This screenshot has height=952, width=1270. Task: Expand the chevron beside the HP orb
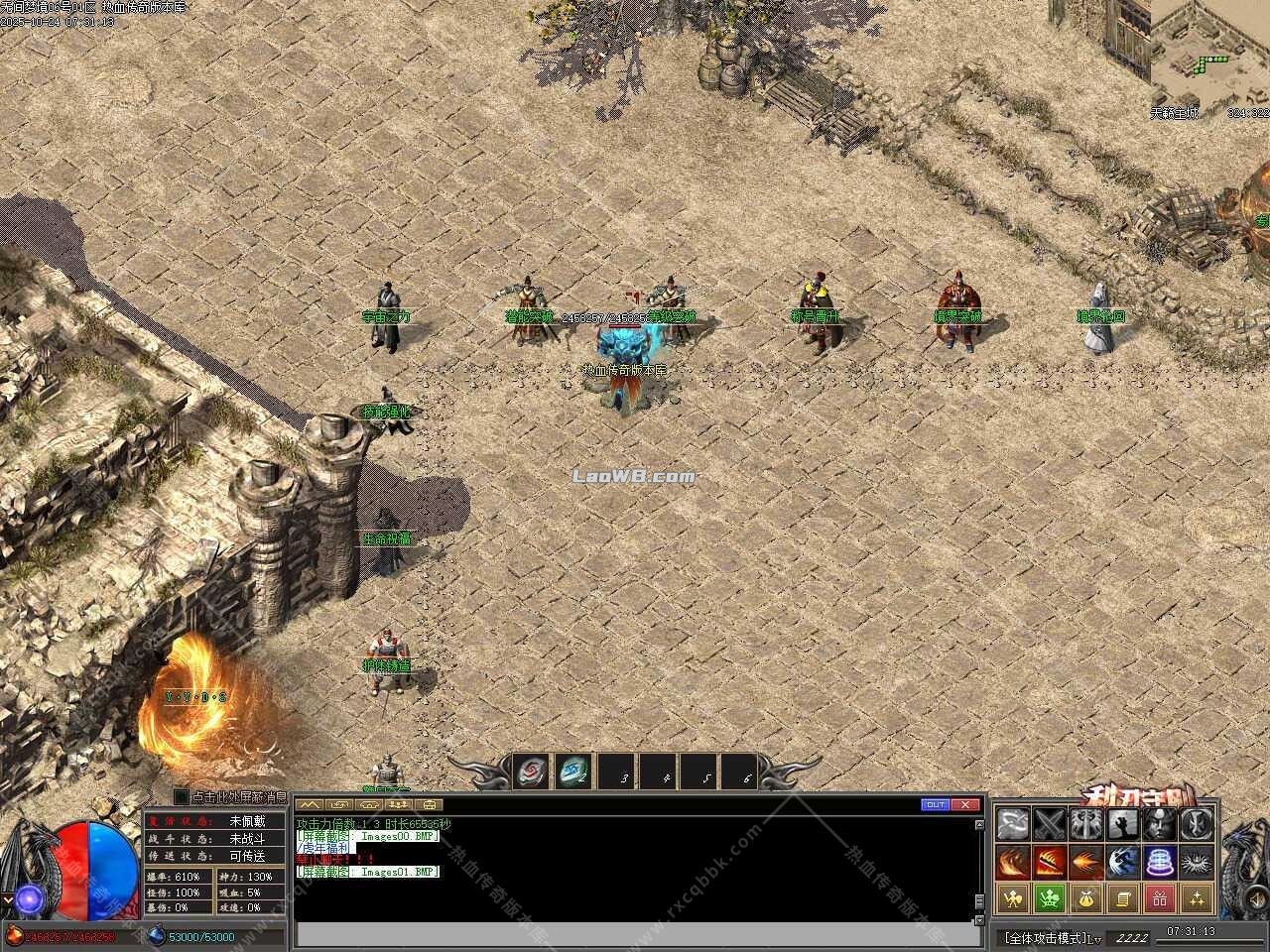coord(8,898)
